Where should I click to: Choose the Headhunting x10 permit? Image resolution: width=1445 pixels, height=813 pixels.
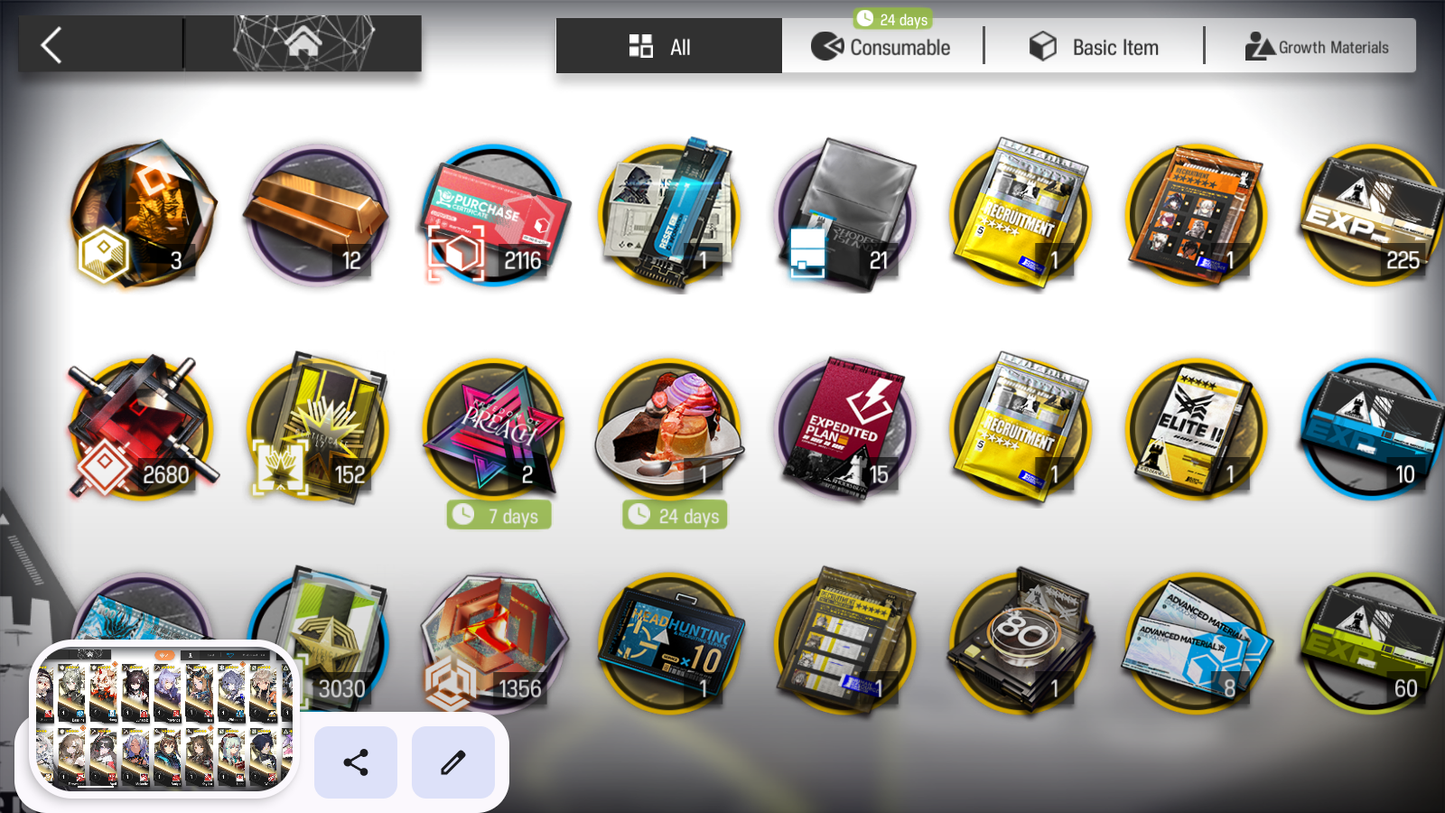pos(669,640)
